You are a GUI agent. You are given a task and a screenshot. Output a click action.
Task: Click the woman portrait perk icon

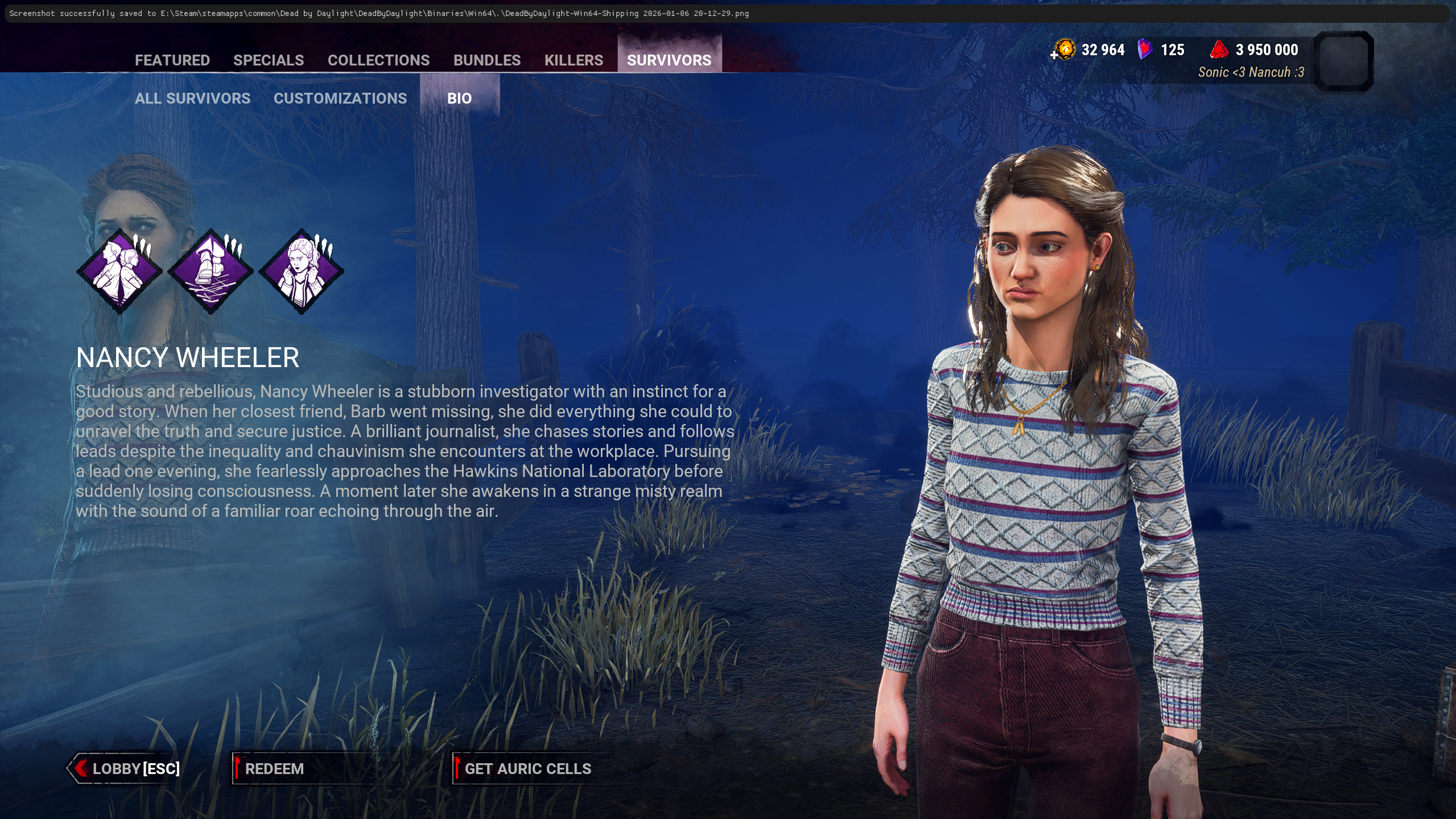pos(302,271)
